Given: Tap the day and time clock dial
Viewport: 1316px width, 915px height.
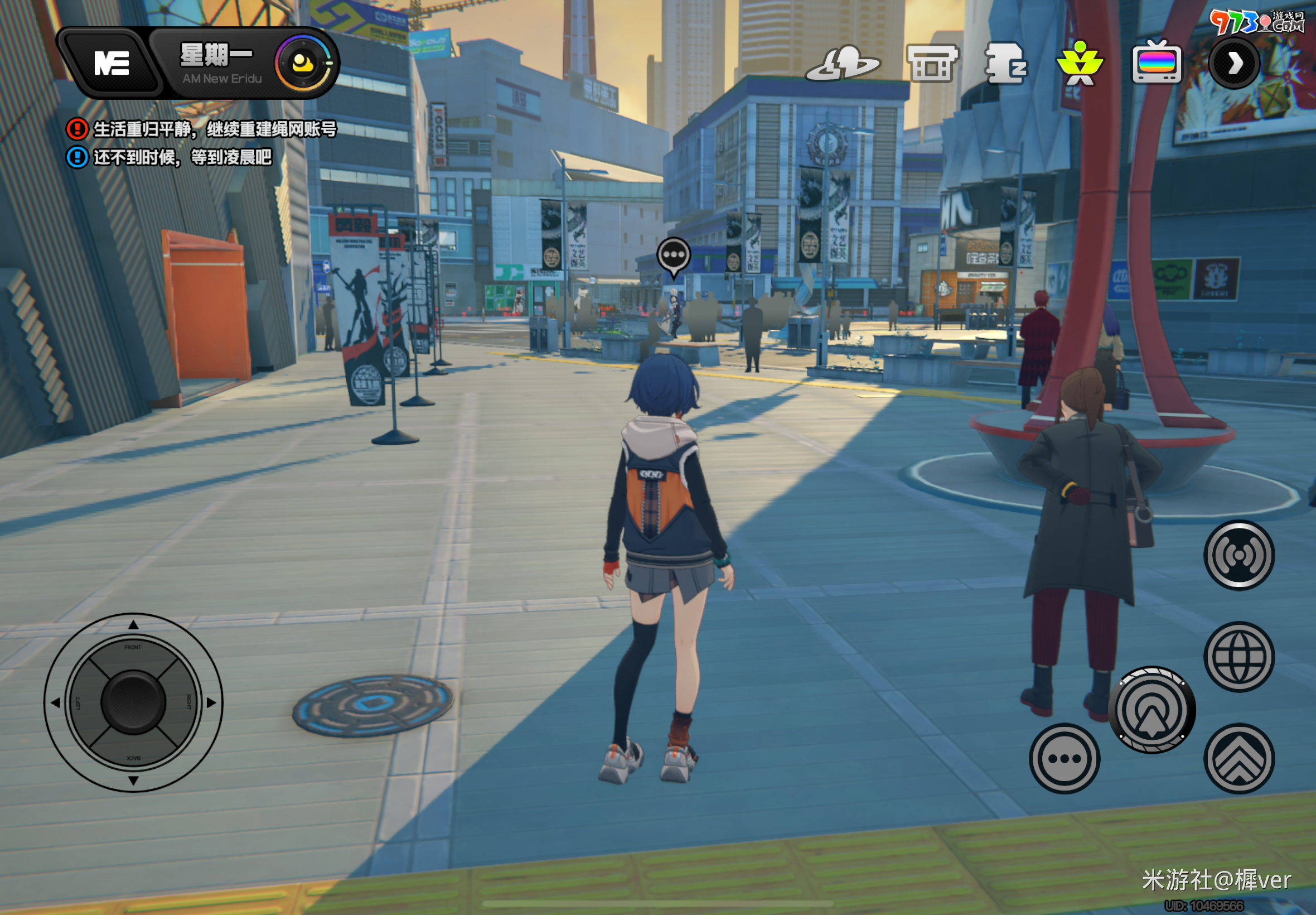Looking at the screenshot, I should (304, 63).
